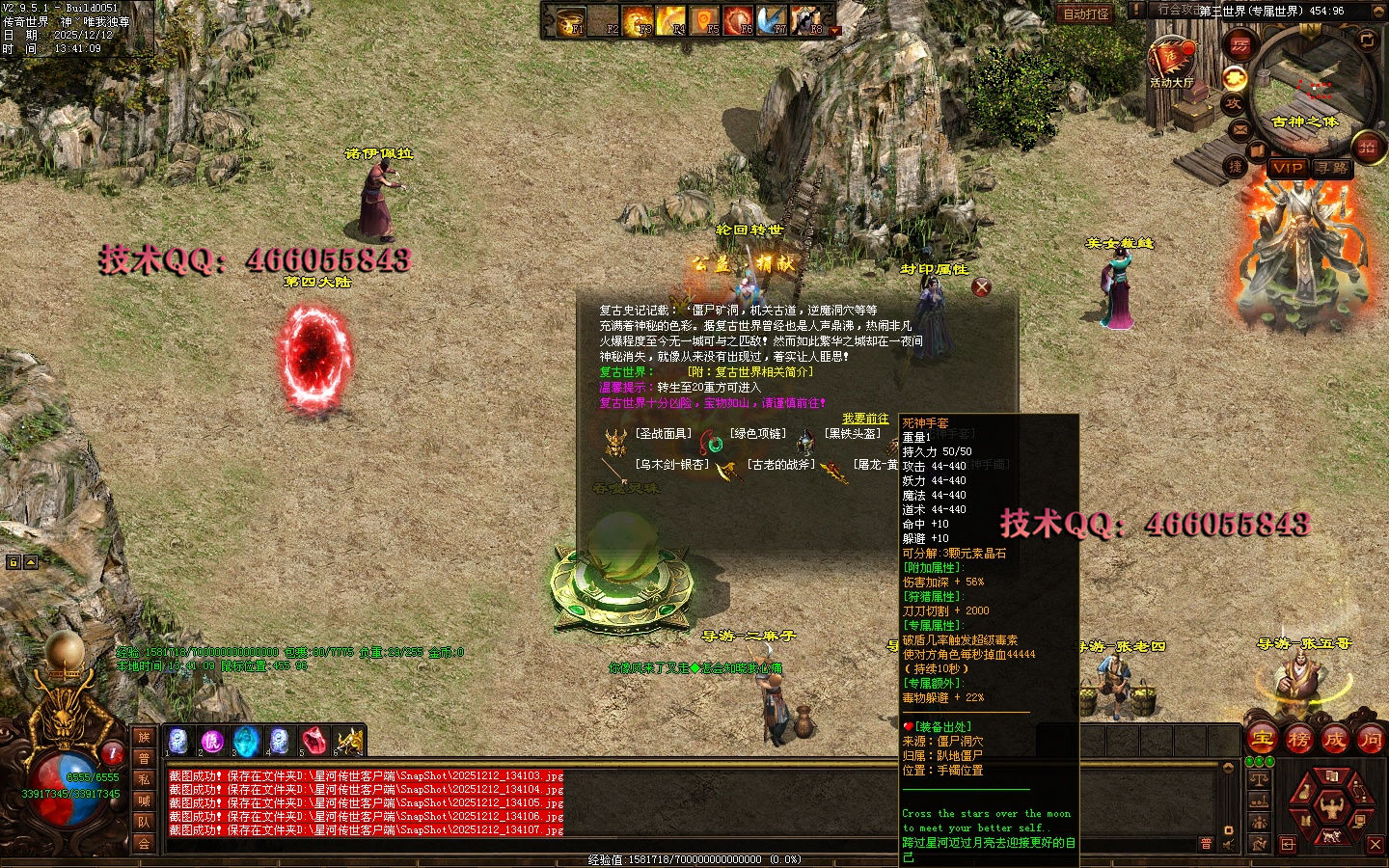Open the 活动大厅 activity hall
The image size is (1389, 868).
point(1171,63)
